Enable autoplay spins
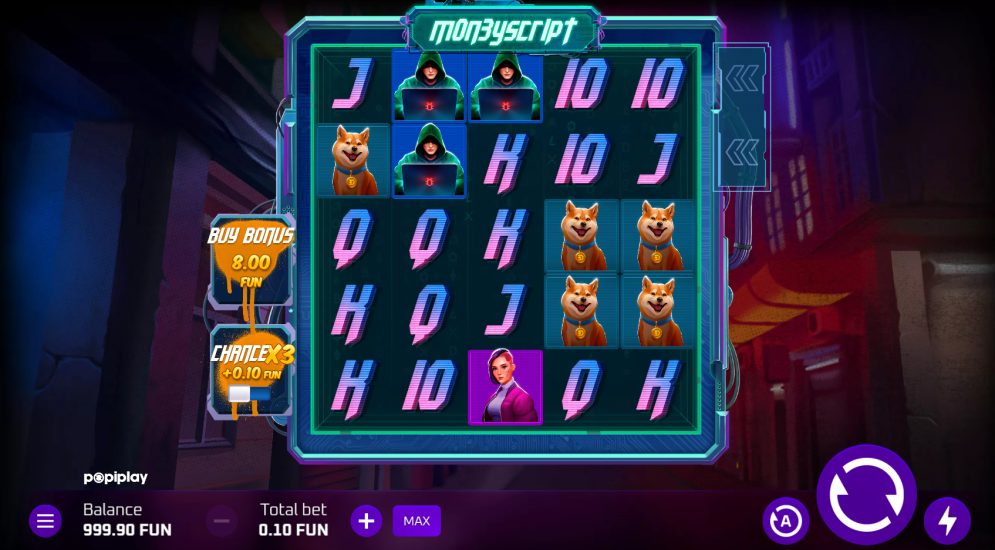Screen dimensions: 995x550 tap(786, 521)
